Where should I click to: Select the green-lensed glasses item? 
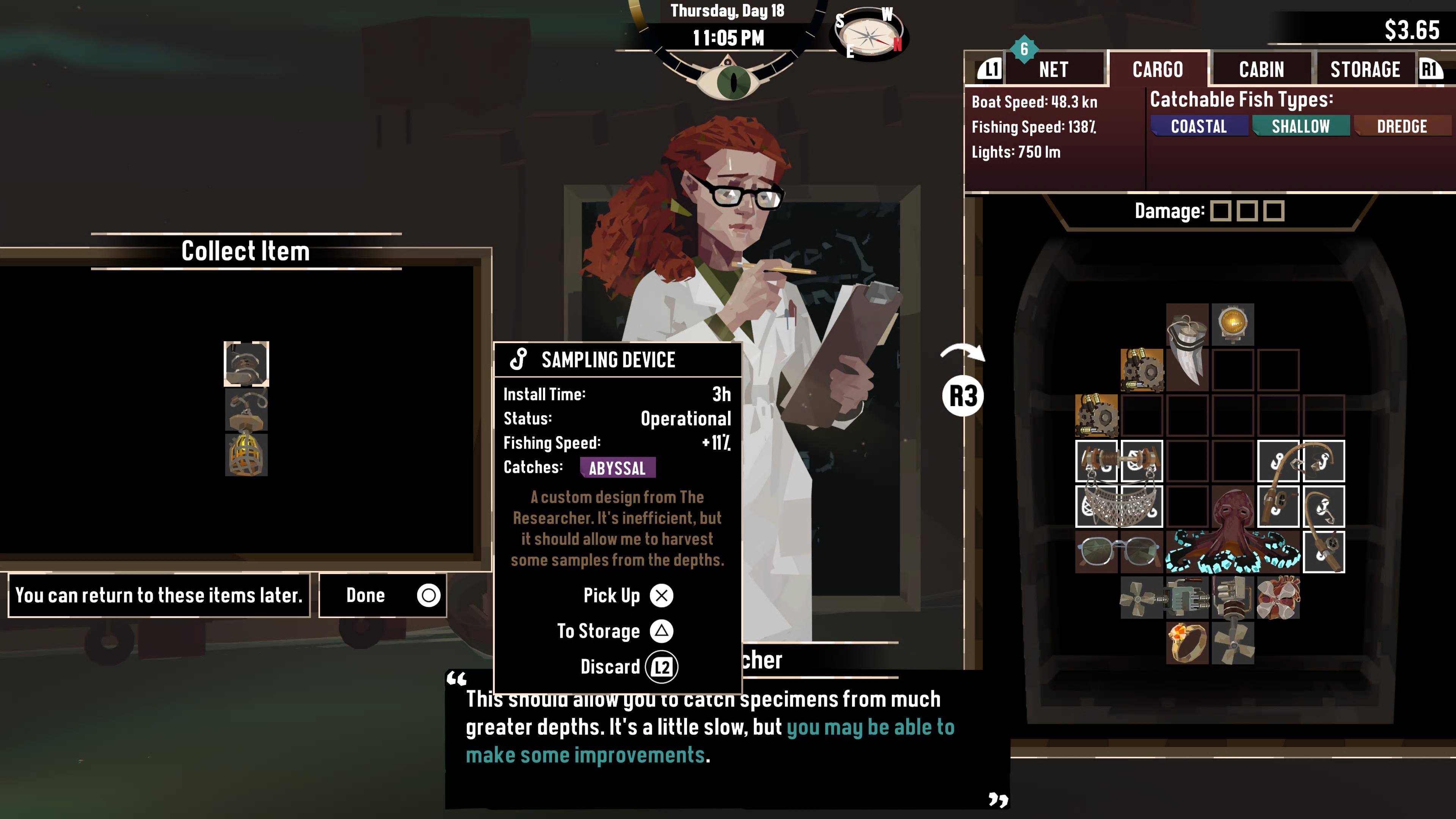coord(1119,552)
